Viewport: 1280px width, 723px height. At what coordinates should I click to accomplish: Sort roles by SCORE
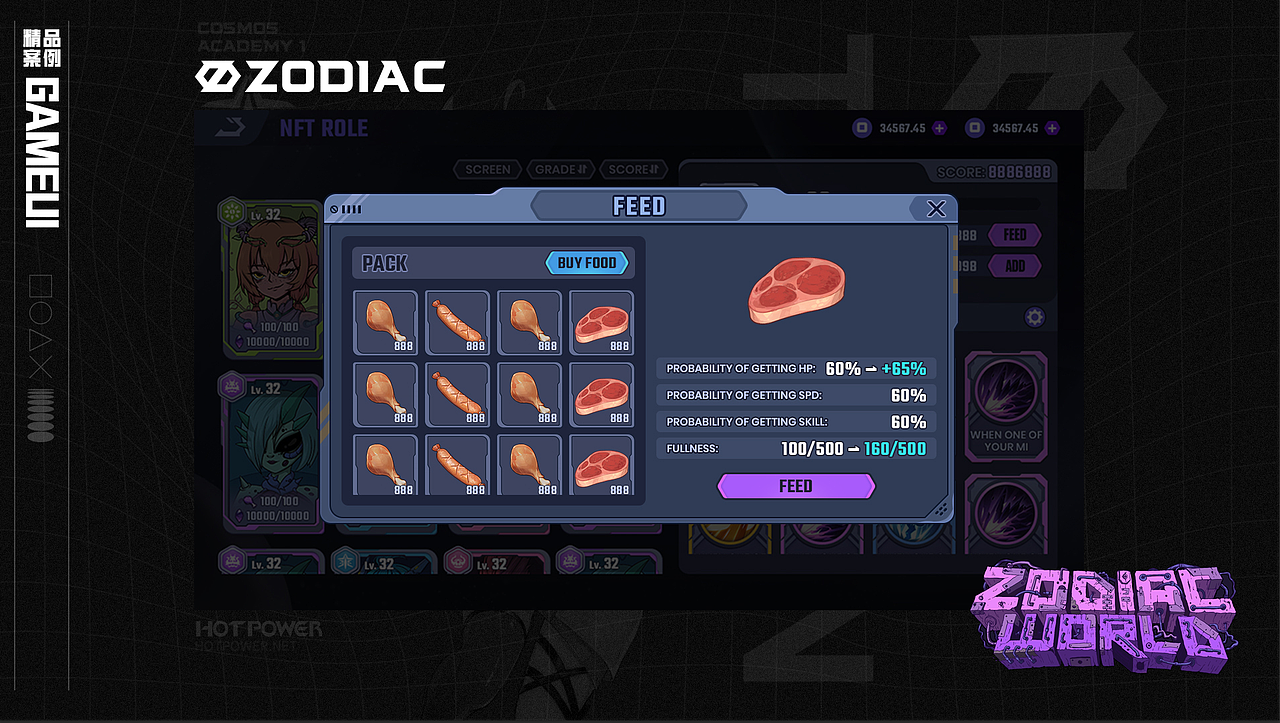[636, 170]
